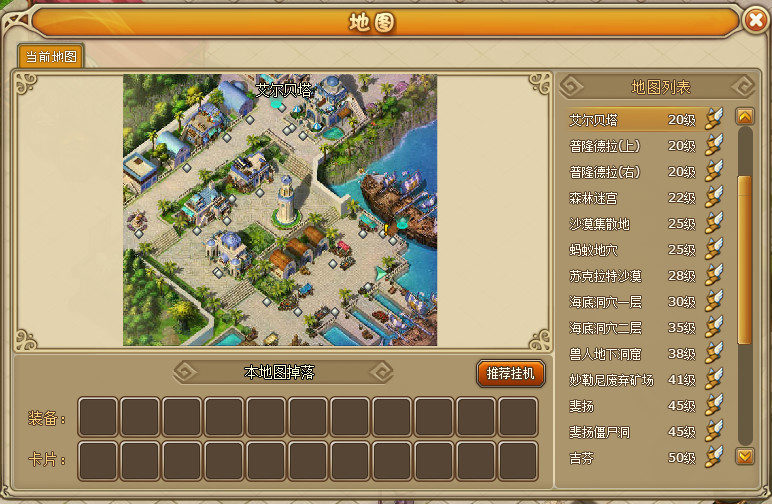Viewport: 772px width, 504px height.
Task: Switch to the 当前地图 tab
Action: tap(52, 56)
